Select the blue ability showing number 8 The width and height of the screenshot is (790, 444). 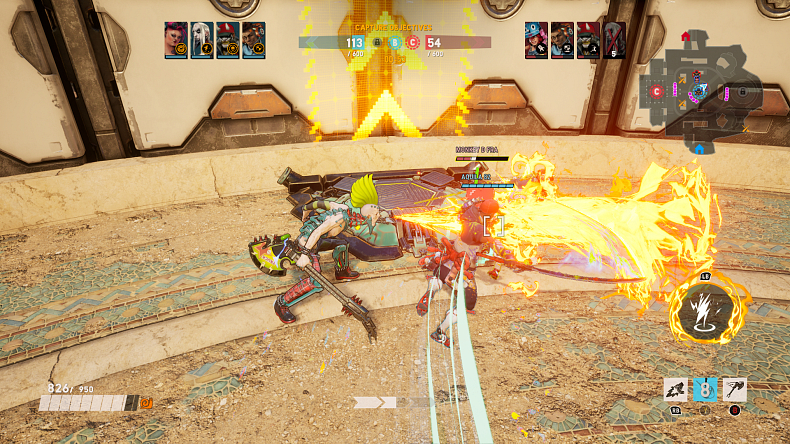click(x=705, y=389)
